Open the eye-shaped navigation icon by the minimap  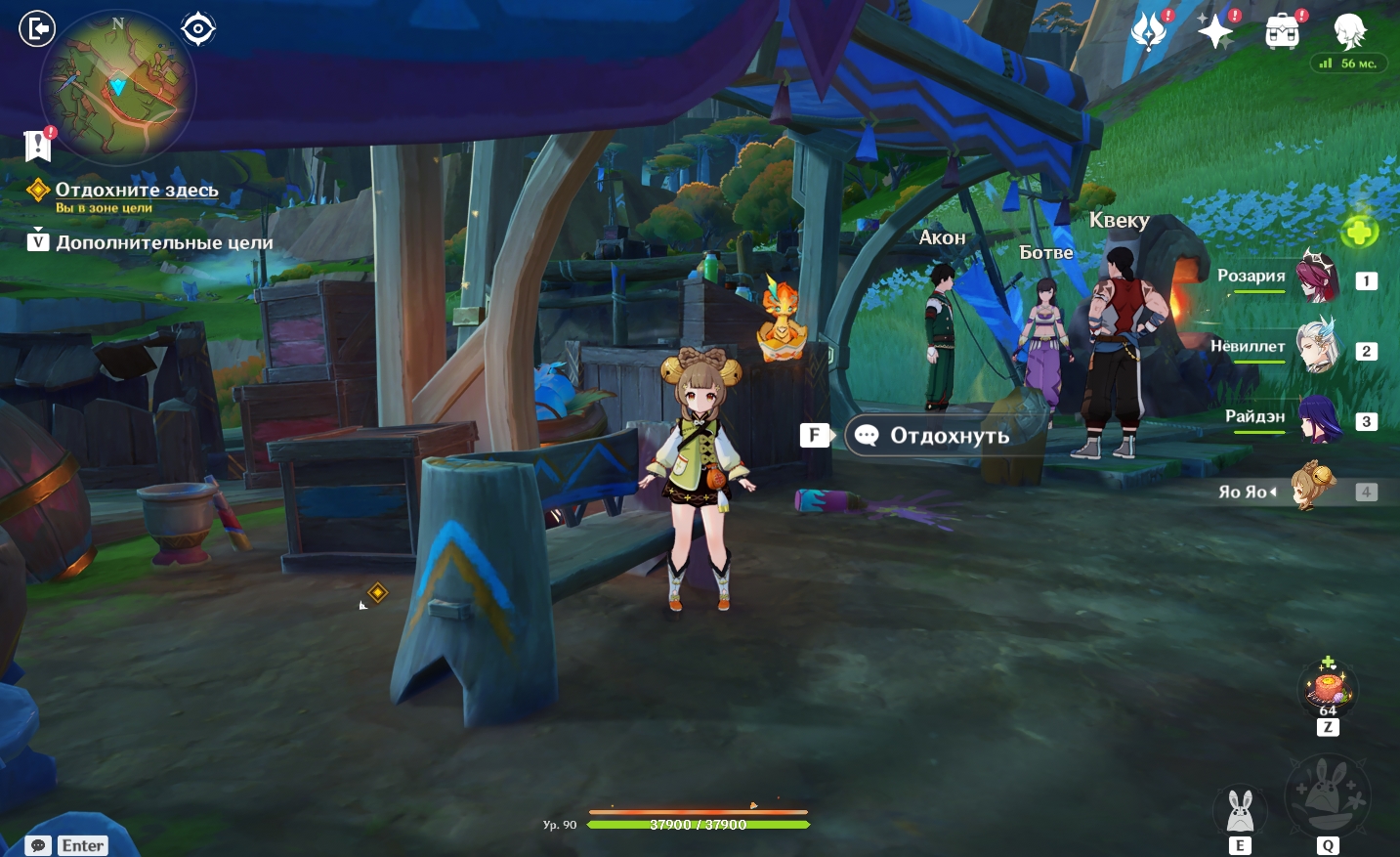[x=198, y=29]
